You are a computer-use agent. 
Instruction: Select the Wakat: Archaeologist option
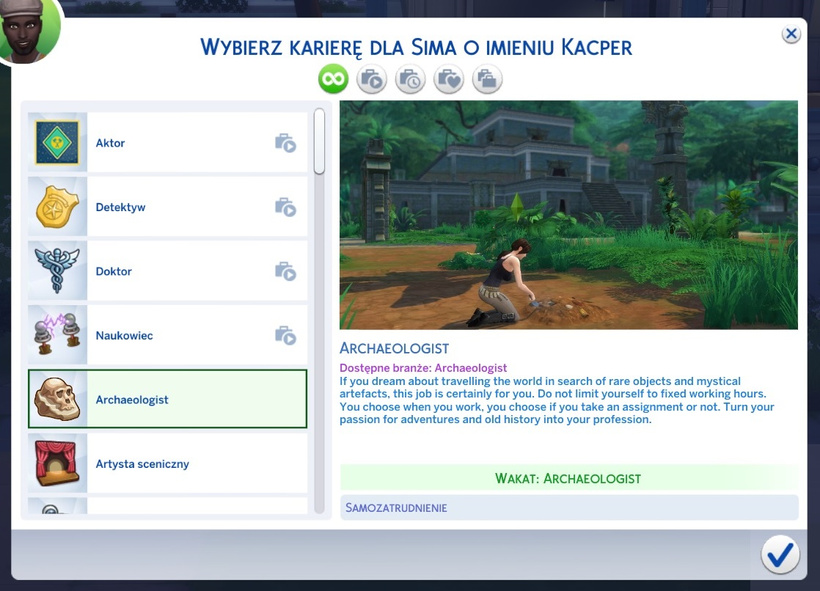coord(568,478)
